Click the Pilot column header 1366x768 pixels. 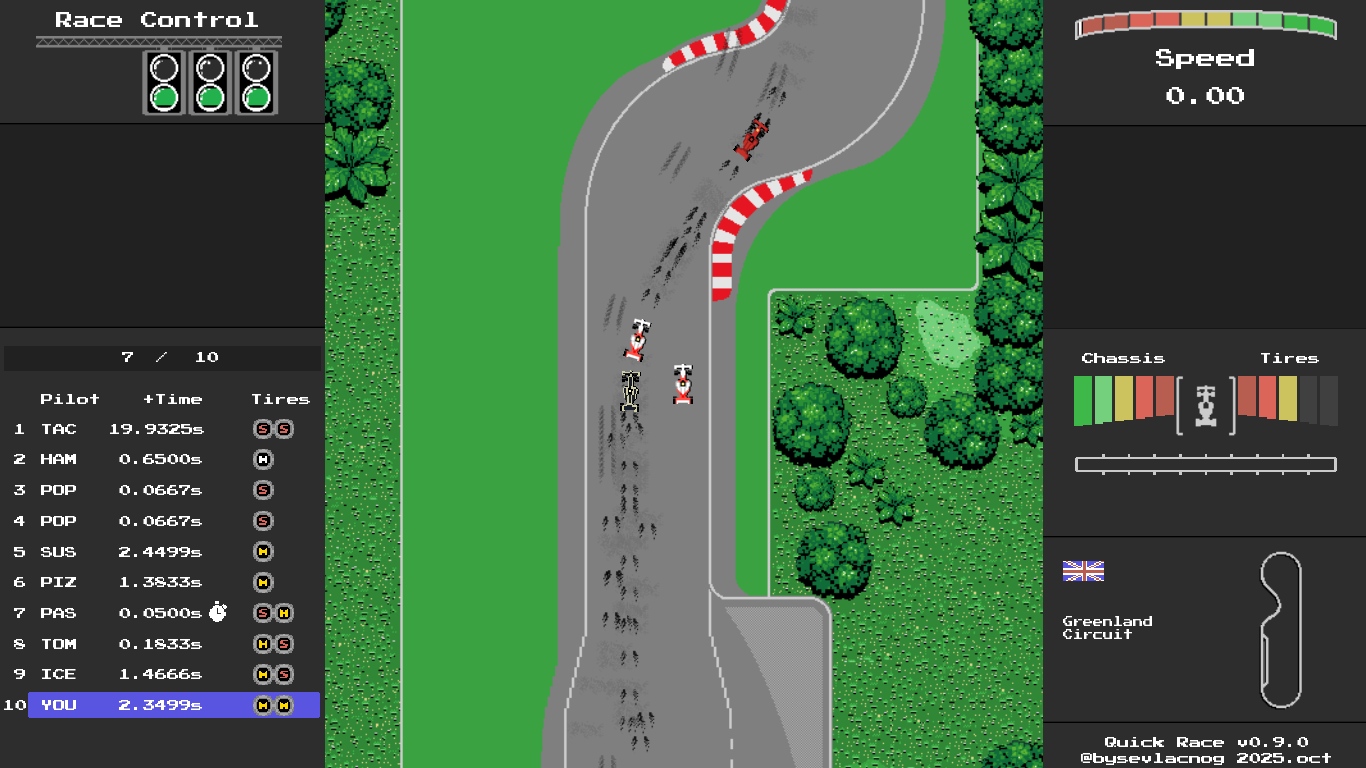pos(71,398)
